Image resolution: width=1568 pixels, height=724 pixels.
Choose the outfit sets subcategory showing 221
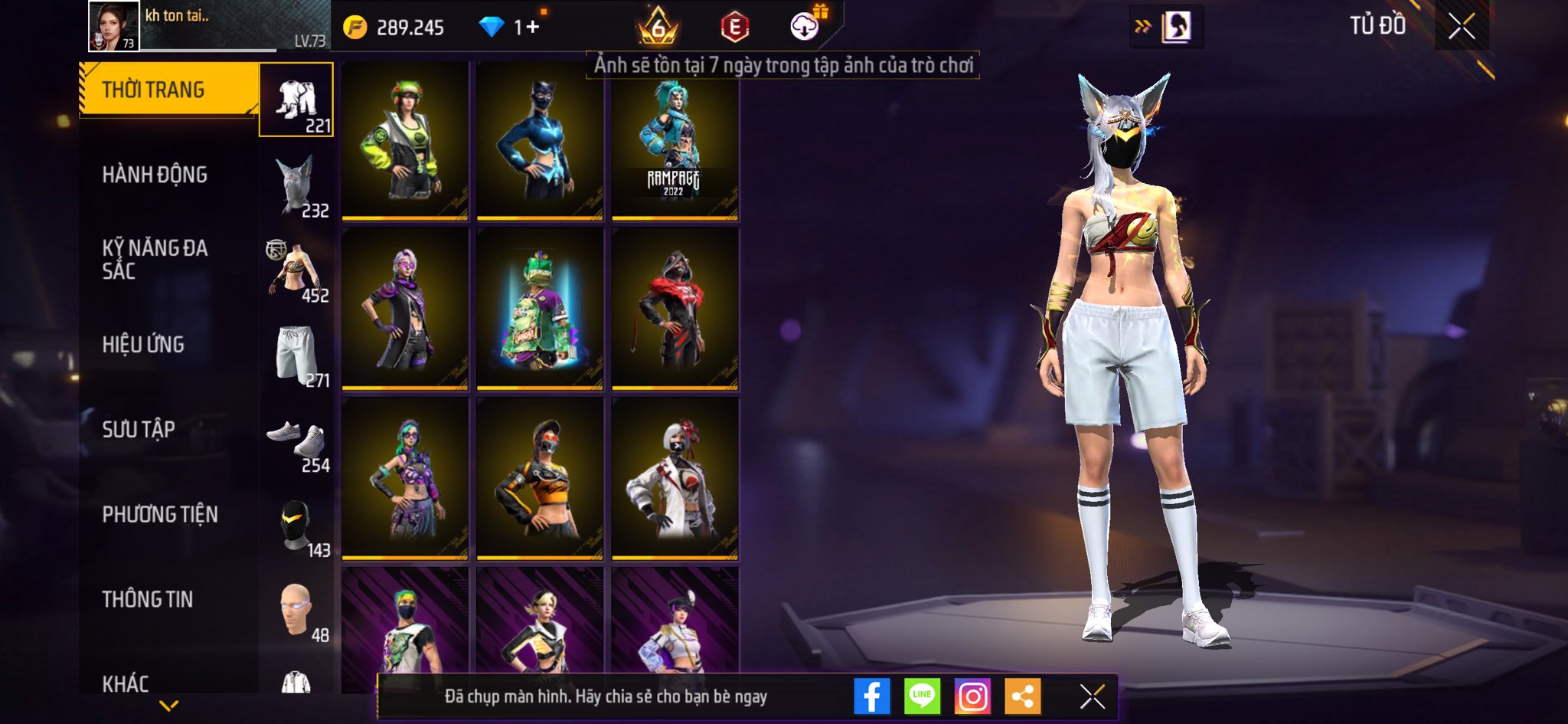[x=296, y=100]
